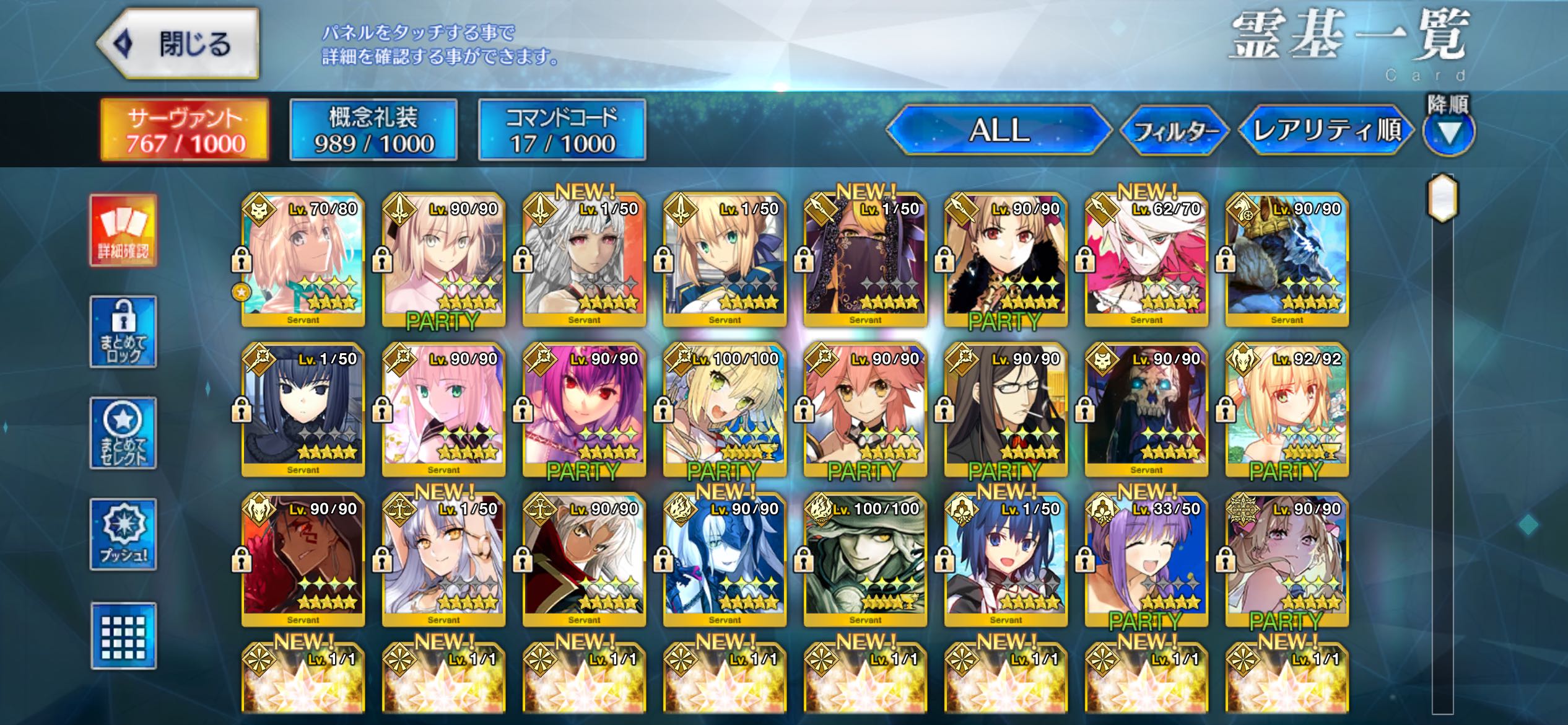Show the コマンドコード 17/1000 tab
Viewport: 1568px width, 725px height.
pyautogui.click(x=562, y=130)
